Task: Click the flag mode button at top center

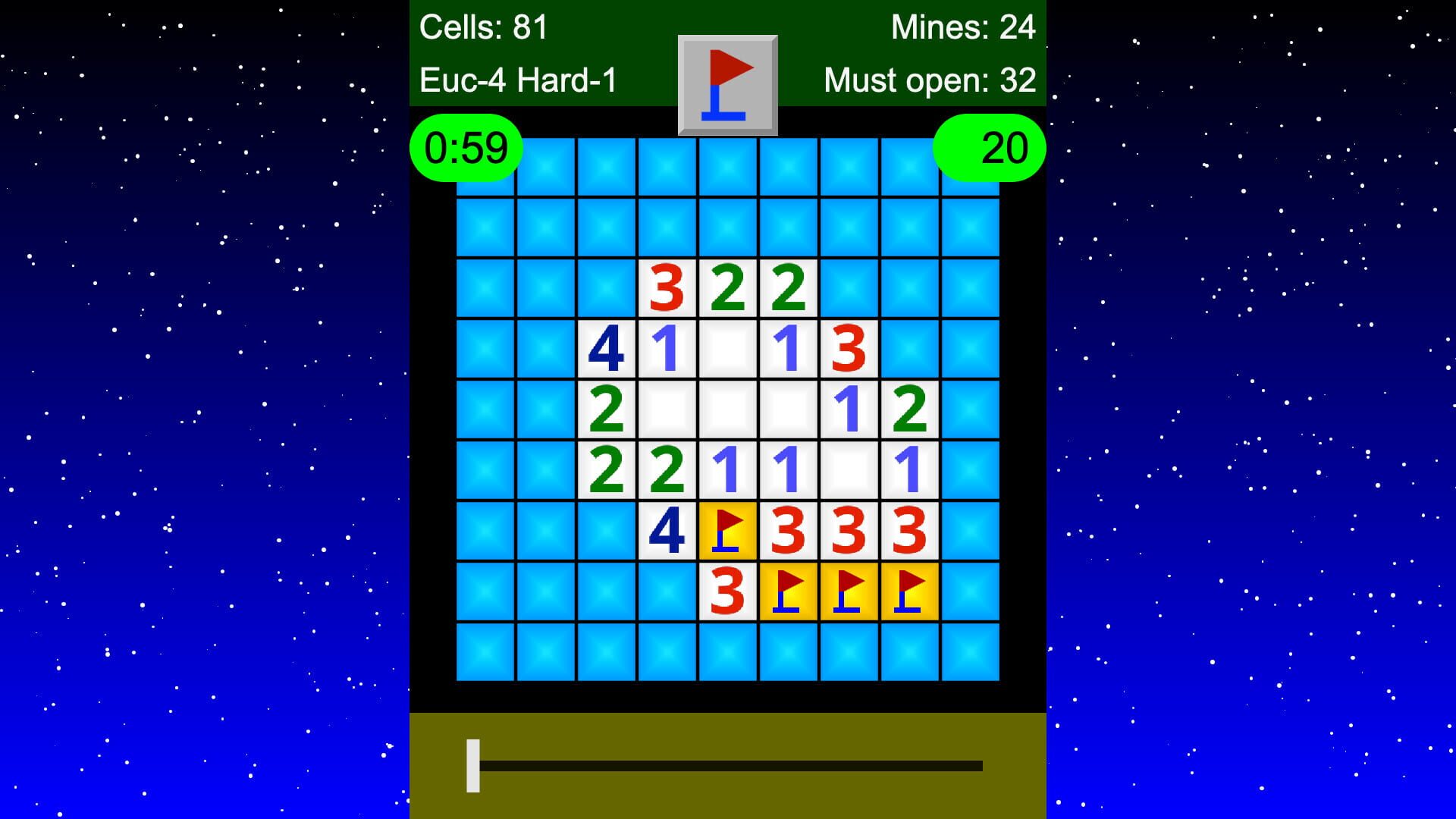Action: (726, 83)
